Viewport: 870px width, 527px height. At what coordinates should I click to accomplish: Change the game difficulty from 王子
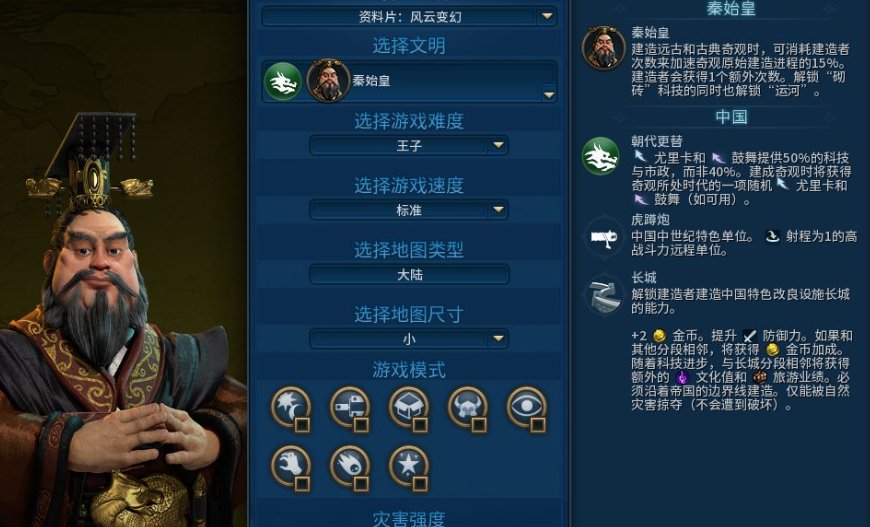tap(409, 146)
